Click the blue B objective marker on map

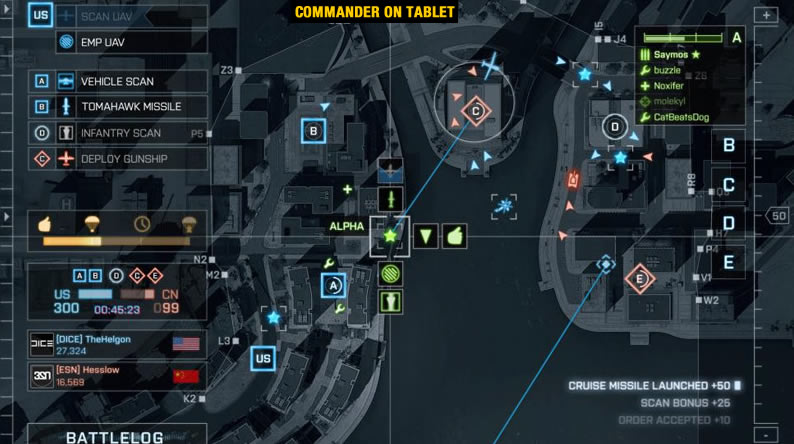(x=314, y=130)
